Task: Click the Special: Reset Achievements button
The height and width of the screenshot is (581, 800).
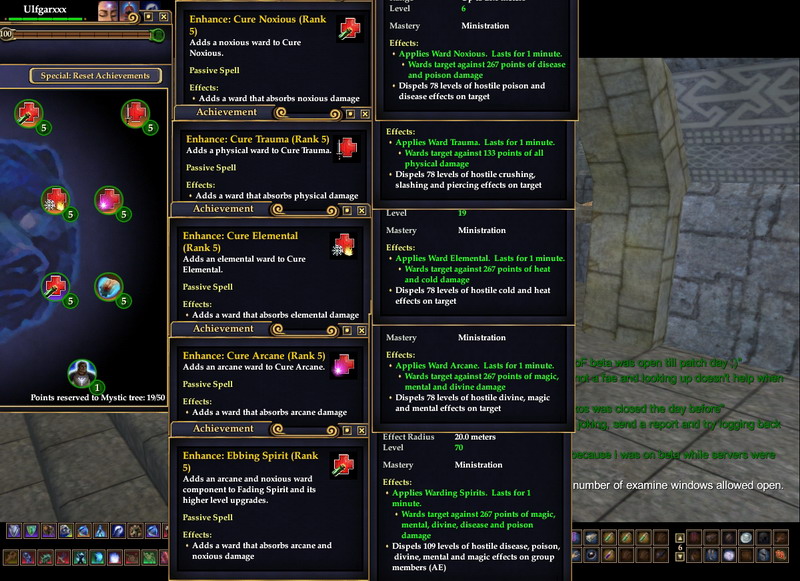Action: (96, 75)
